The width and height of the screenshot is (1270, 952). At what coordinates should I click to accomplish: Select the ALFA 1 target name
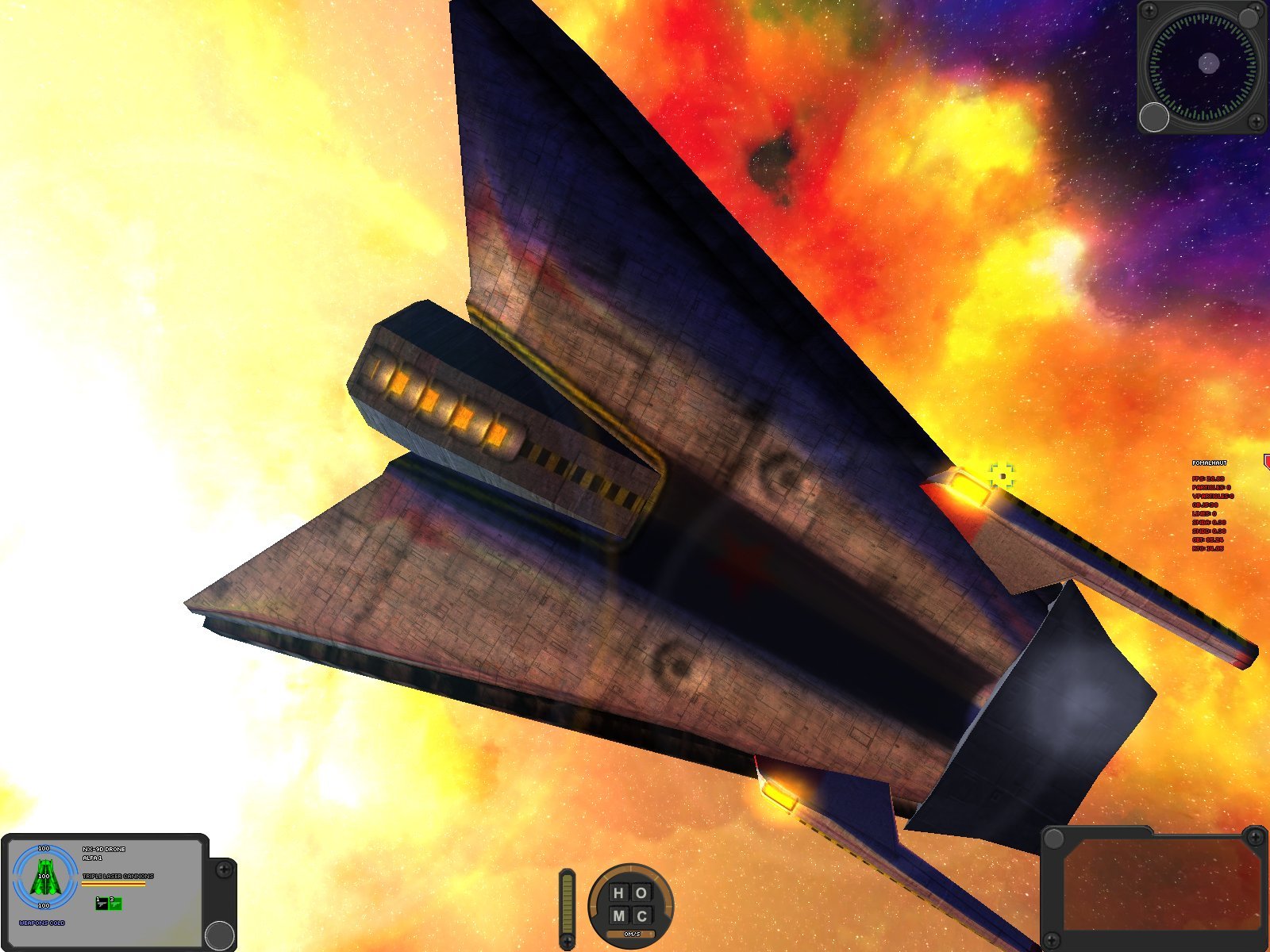[92, 858]
